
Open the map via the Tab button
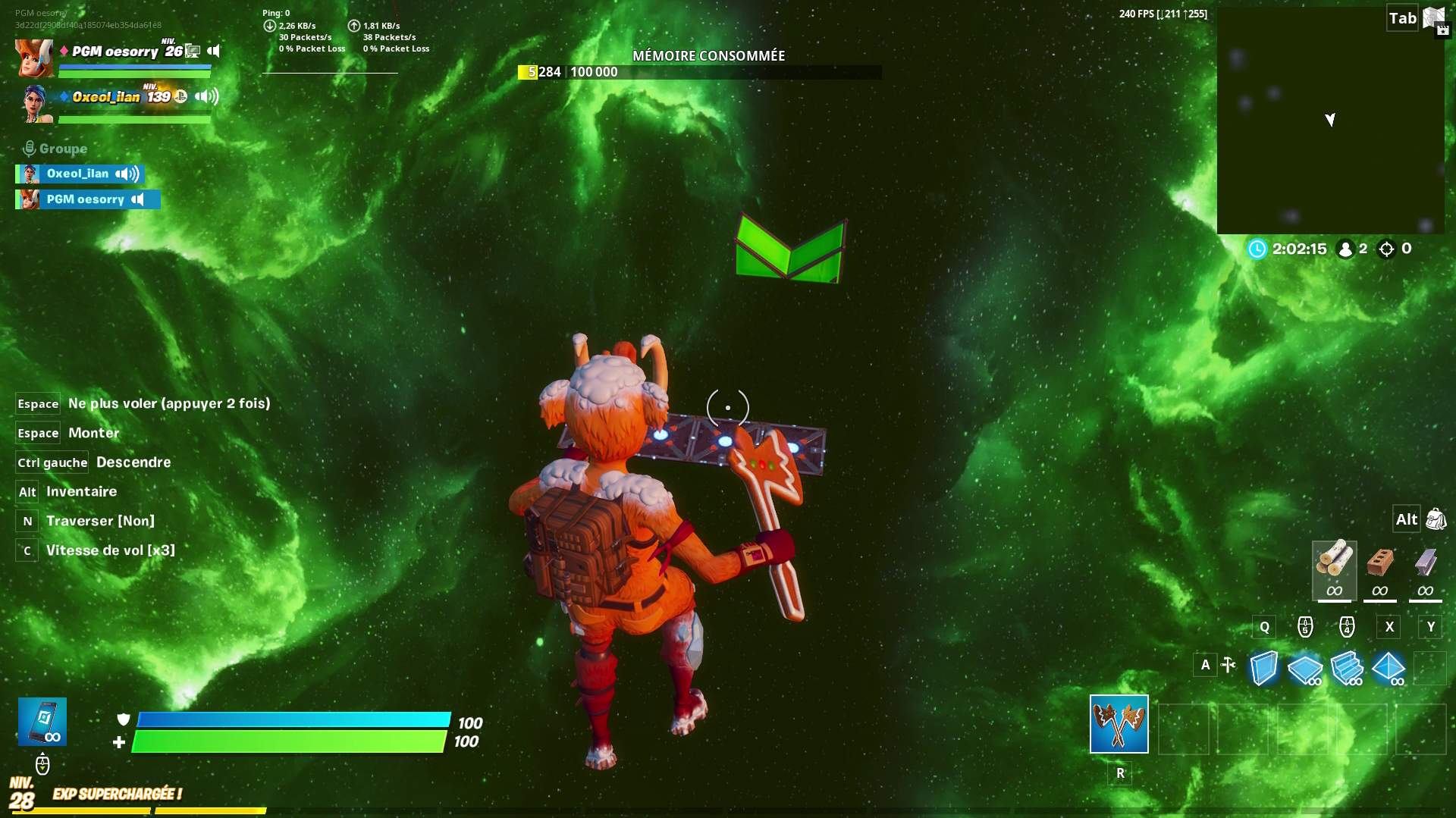click(1402, 17)
